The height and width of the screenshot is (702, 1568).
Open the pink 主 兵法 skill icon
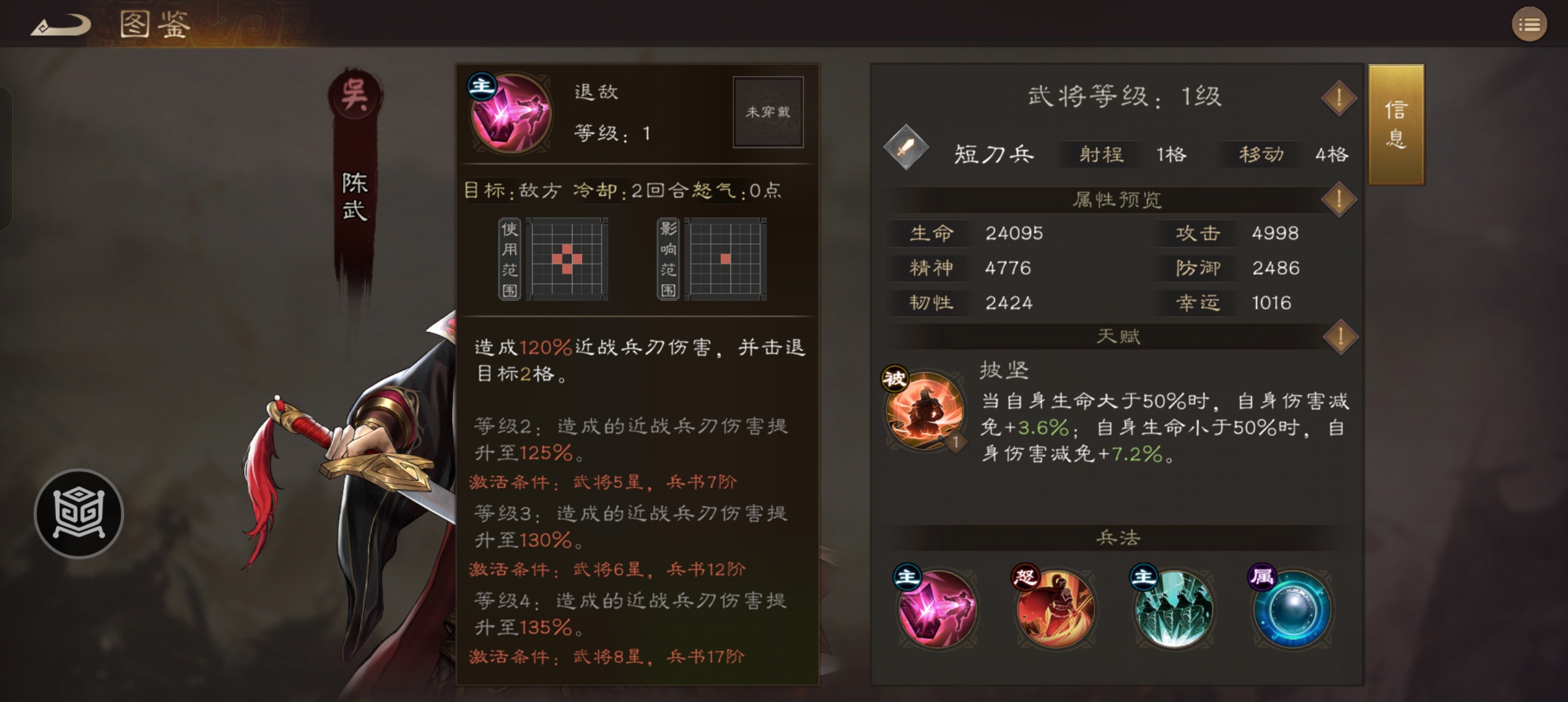[938, 610]
